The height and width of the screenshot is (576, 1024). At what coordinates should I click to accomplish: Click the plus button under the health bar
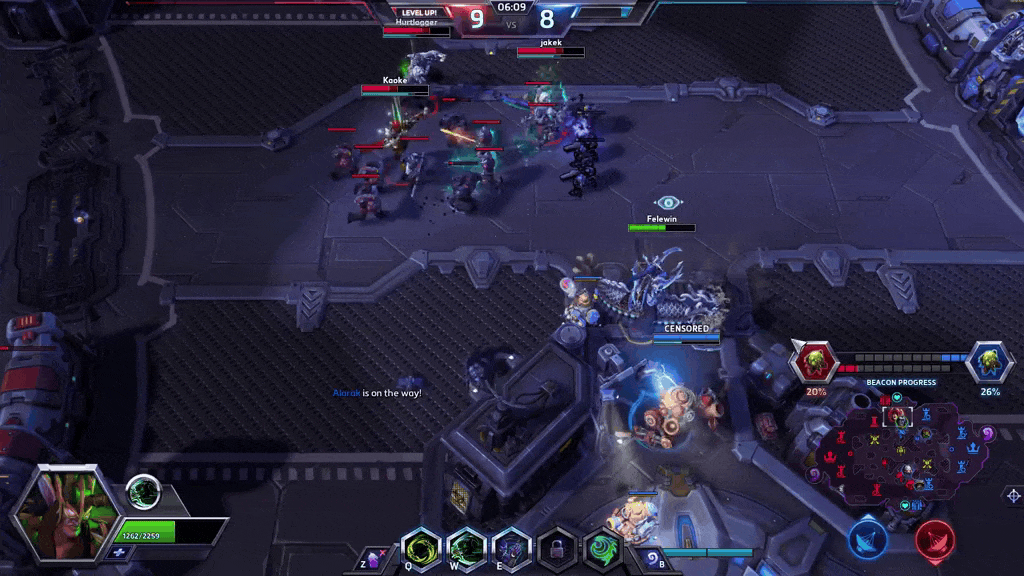[x=119, y=552]
